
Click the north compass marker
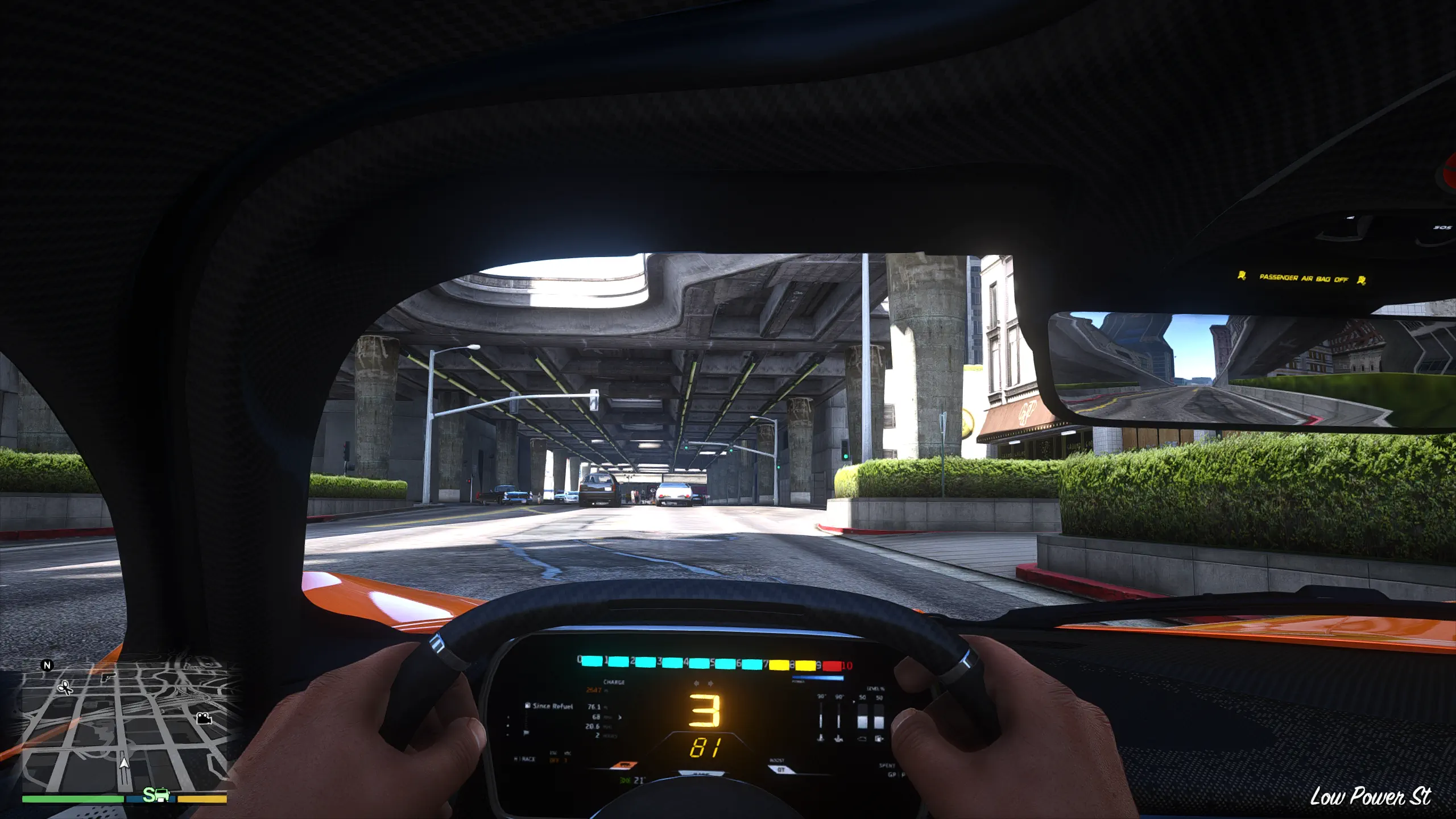tap(47, 665)
